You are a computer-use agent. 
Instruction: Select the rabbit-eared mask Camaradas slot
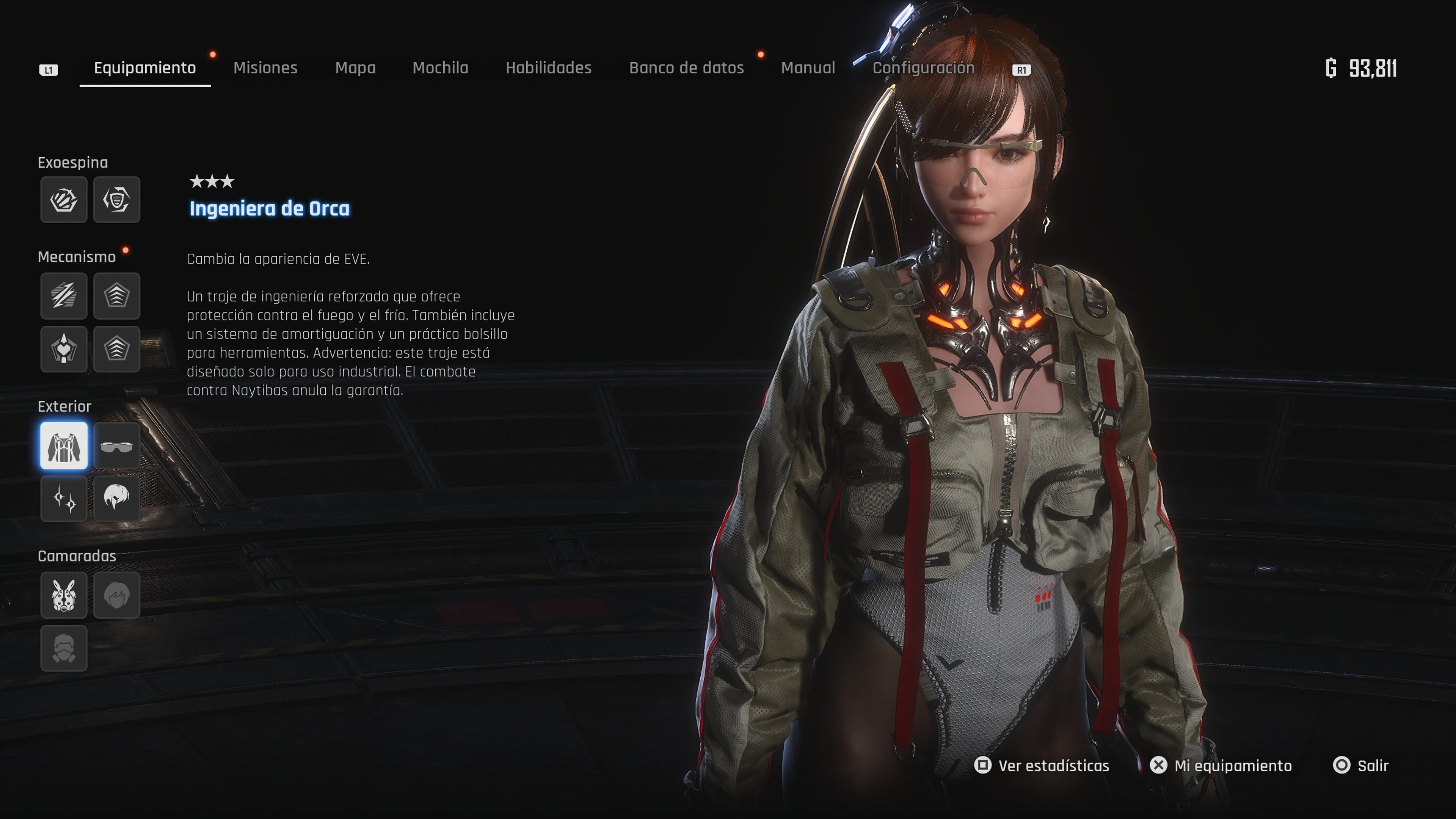point(64,595)
